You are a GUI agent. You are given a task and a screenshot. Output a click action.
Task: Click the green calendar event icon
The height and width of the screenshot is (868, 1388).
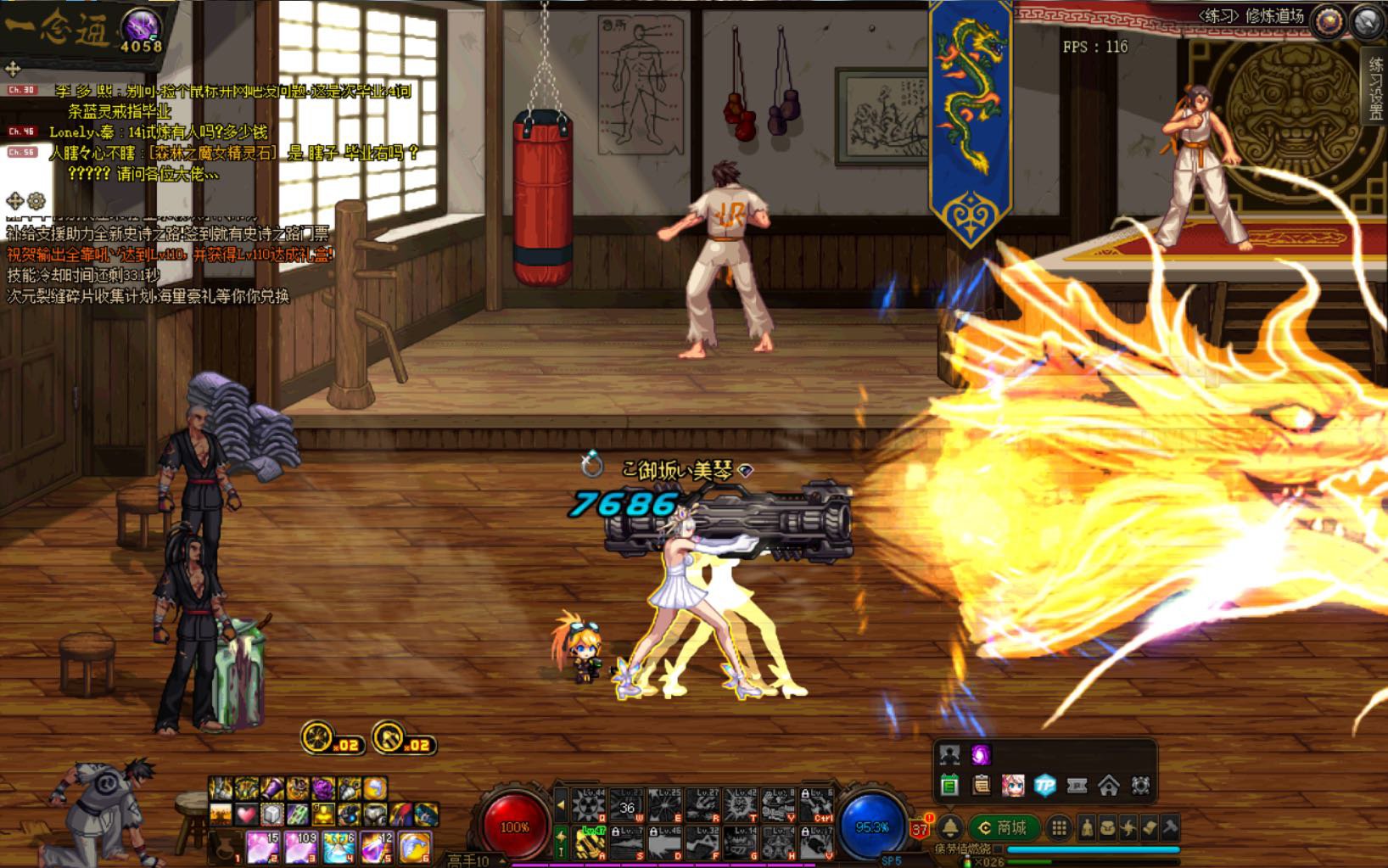coord(949,786)
